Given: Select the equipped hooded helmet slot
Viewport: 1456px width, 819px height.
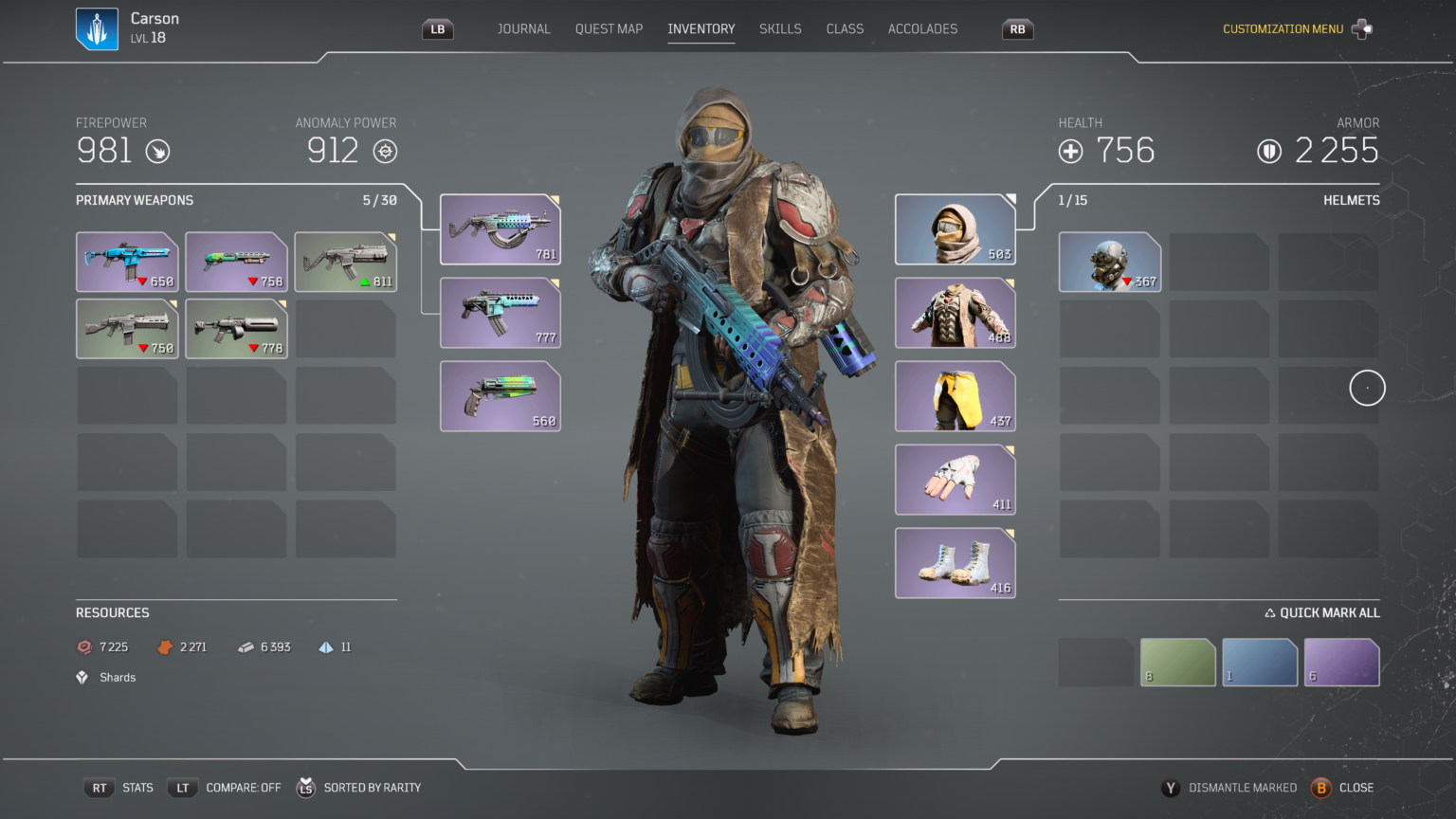Looking at the screenshot, I should (x=955, y=229).
